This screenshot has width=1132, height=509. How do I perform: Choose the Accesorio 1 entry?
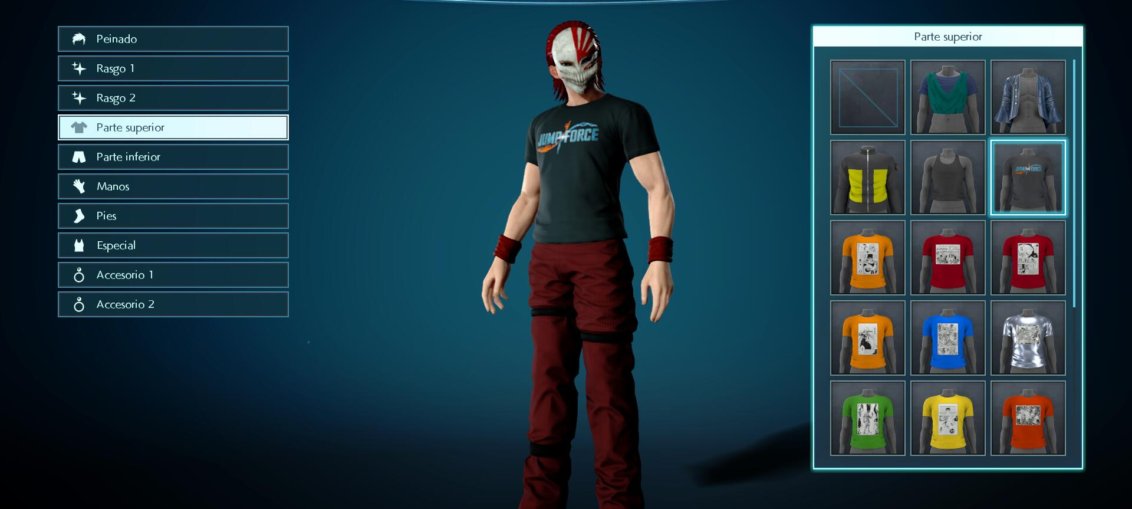click(x=173, y=275)
